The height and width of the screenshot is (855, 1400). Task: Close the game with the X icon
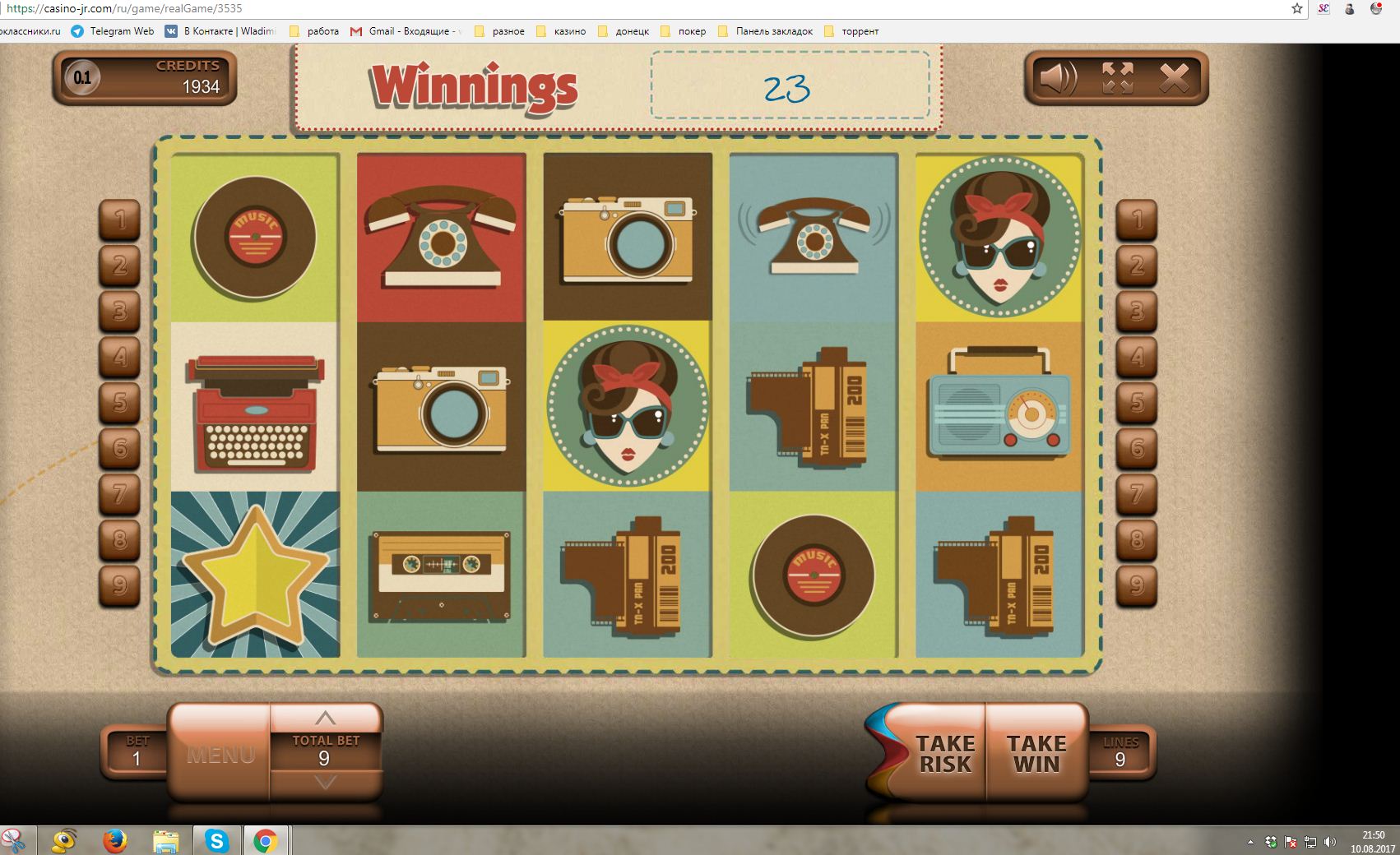[1174, 79]
